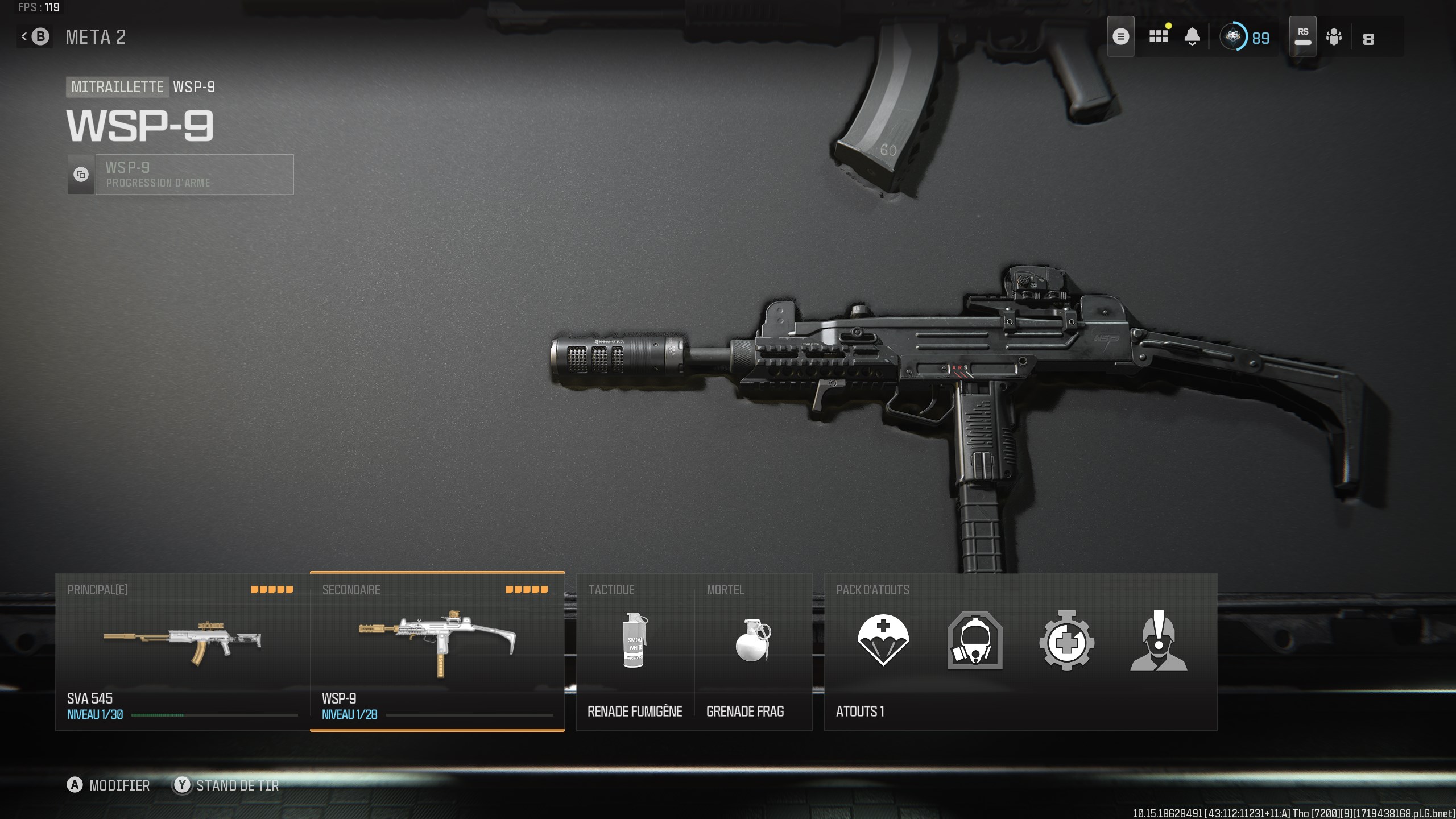The height and width of the screenshot is (819, 1456).
Task: Open the grid menu with yellow notification dot
Action: coord(1159,36)
